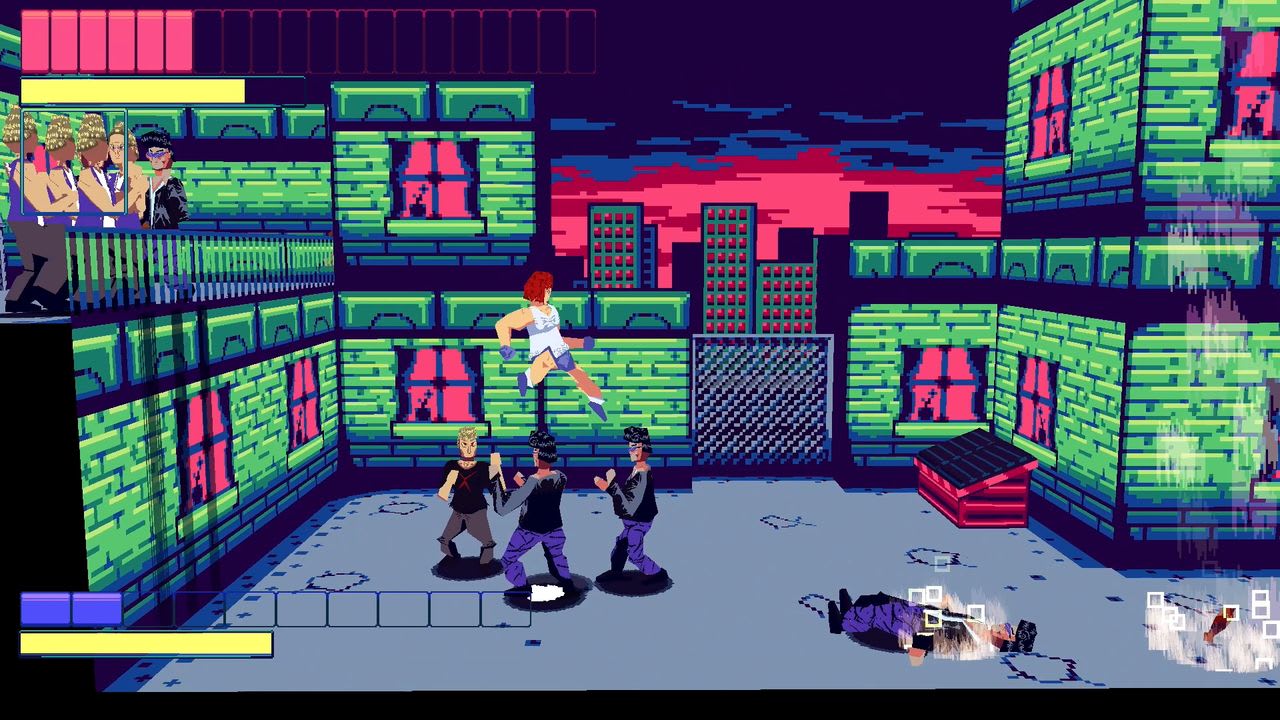
Task: Click the red-haired jumping heroine character
Action: click(545, 330)
